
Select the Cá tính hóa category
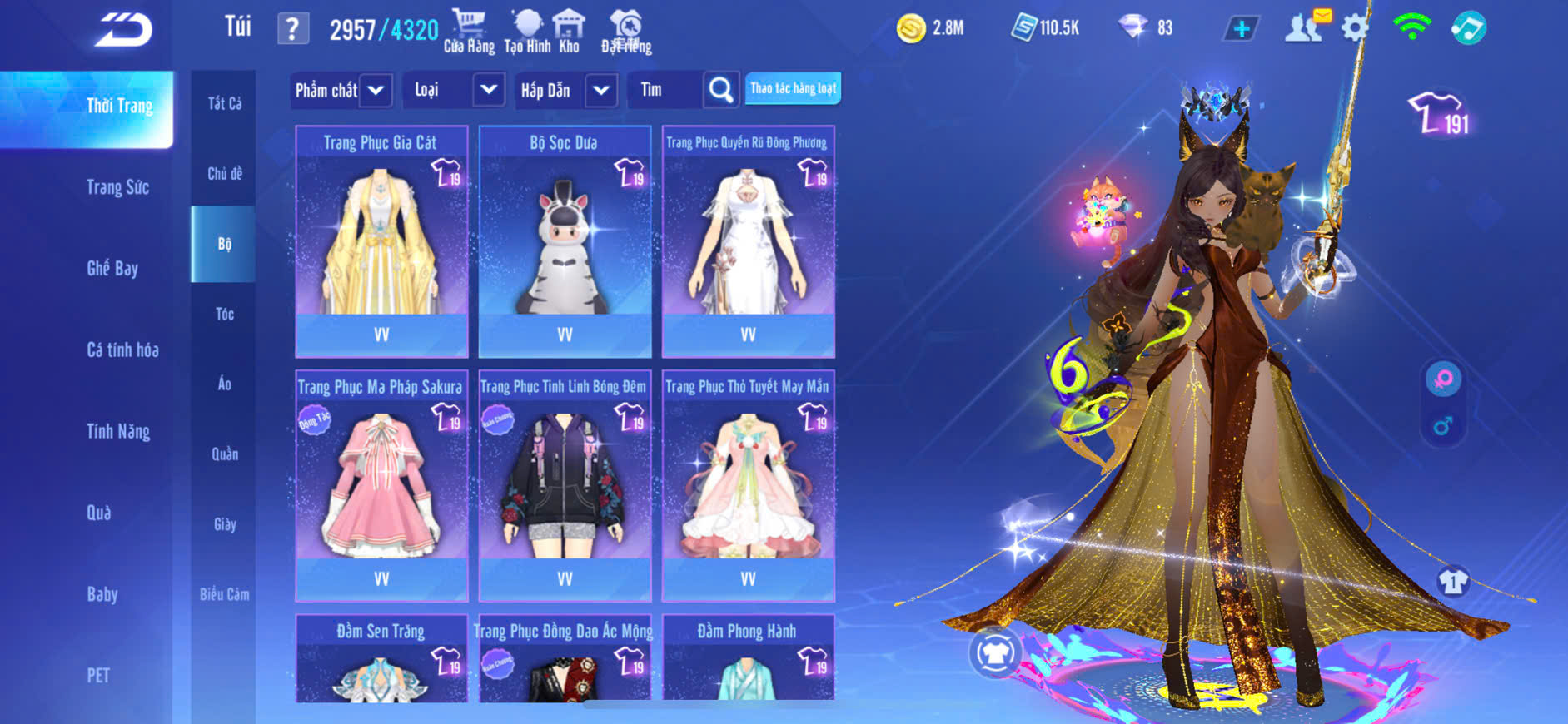122,350
